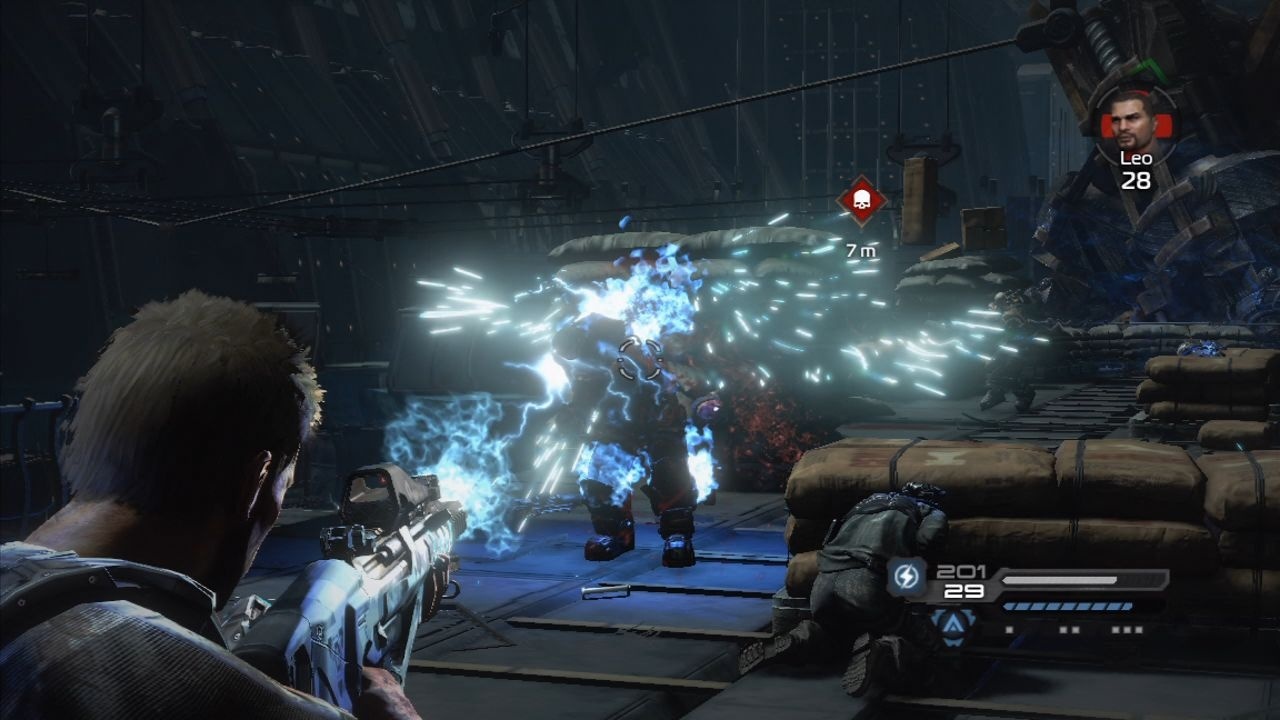Toggle the paired dots indicator in the HUD
This screenshot has width=1280, height=720.
(1068, 628)
